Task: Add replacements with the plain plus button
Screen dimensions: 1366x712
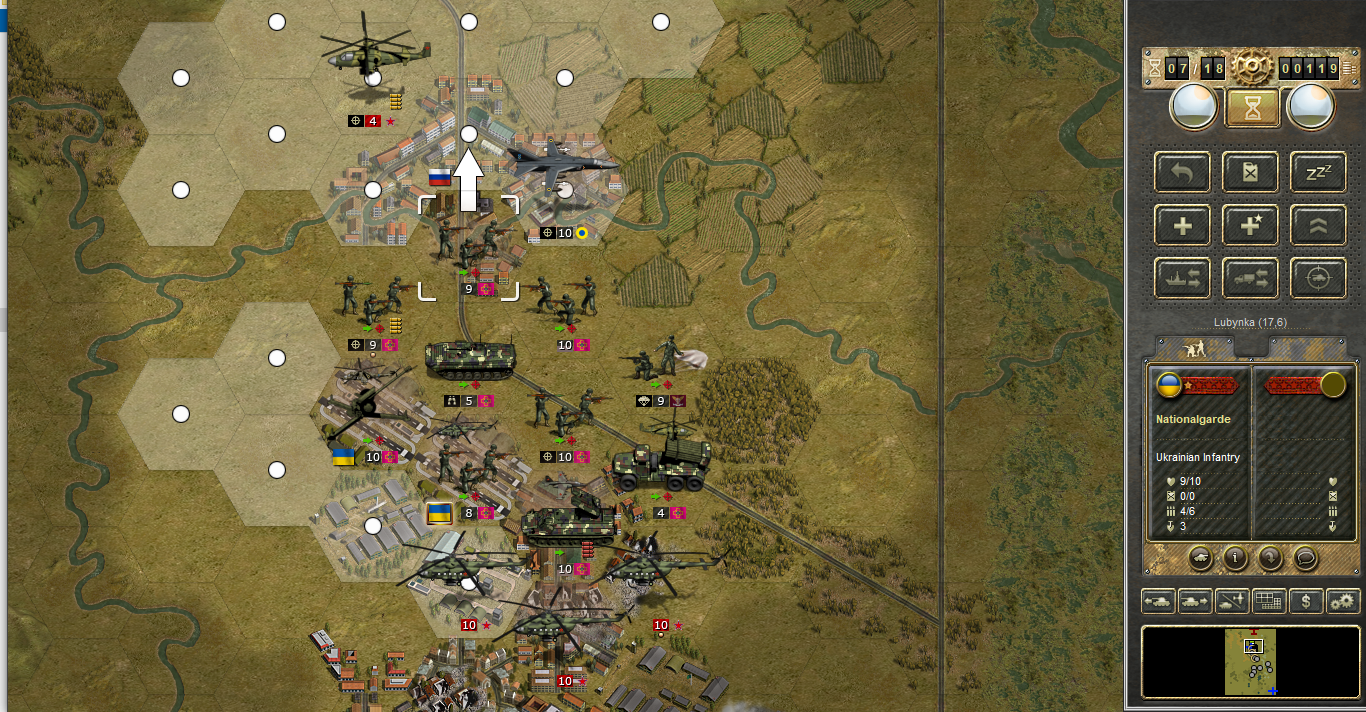Action: [x=1182, y=225]
